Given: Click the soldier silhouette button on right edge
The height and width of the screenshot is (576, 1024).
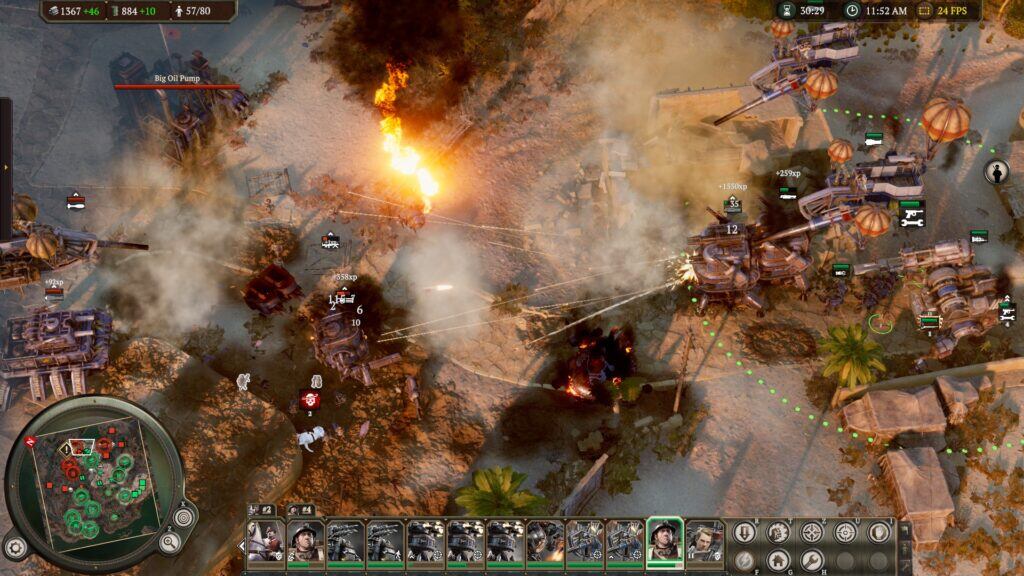Looking at the screenshot, I should point(996,172).
